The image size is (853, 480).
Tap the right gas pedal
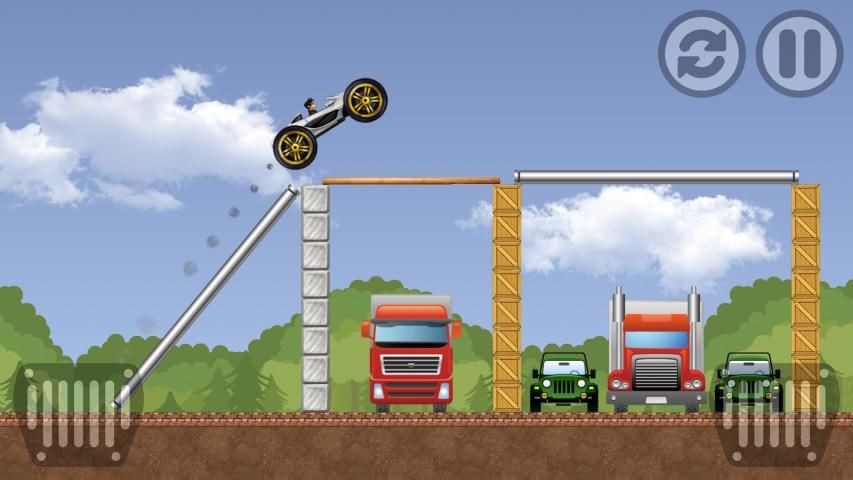[x=776, y=412]
